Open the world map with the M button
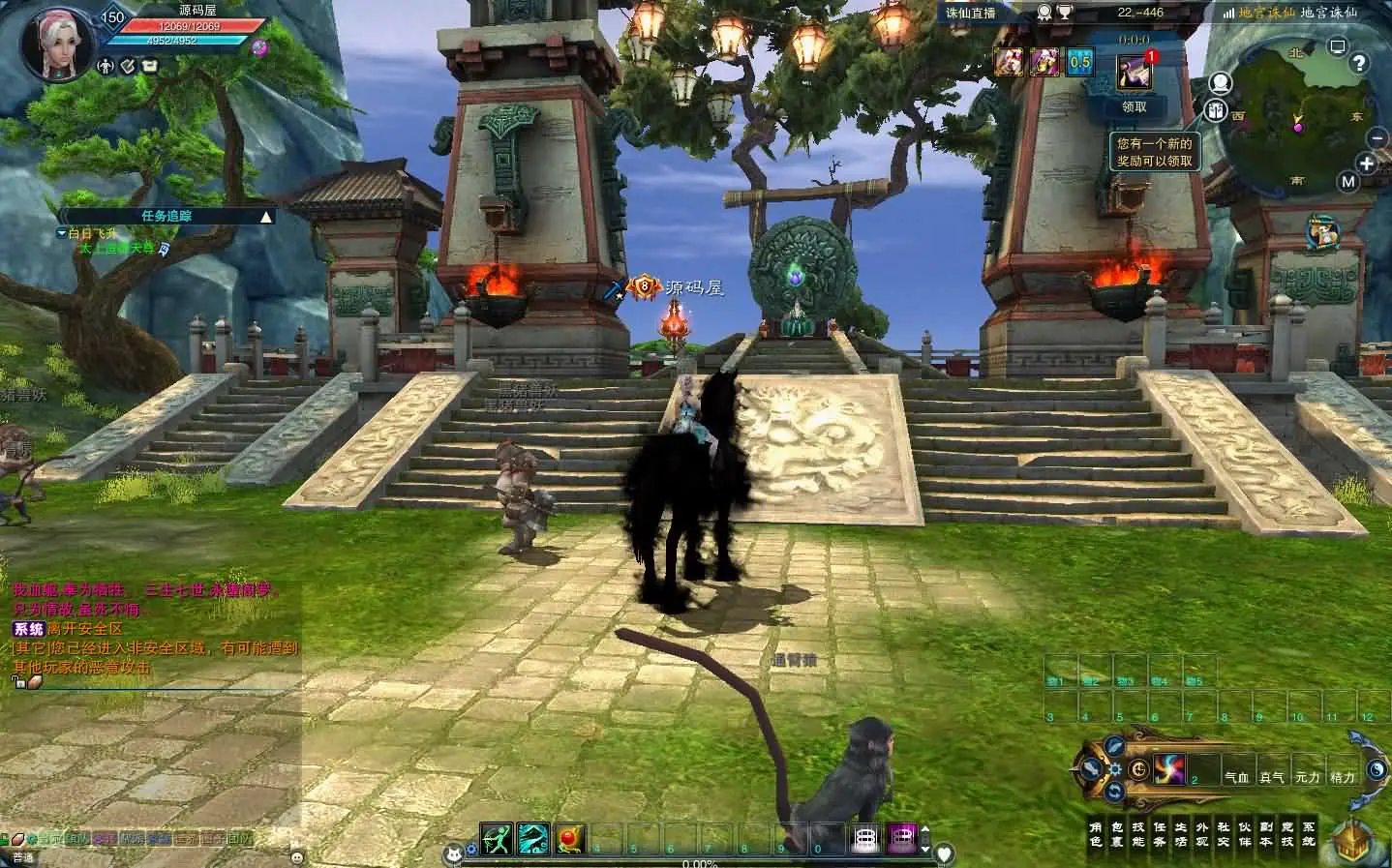Screen dimensions: 1392x868 pos(1348,181)
